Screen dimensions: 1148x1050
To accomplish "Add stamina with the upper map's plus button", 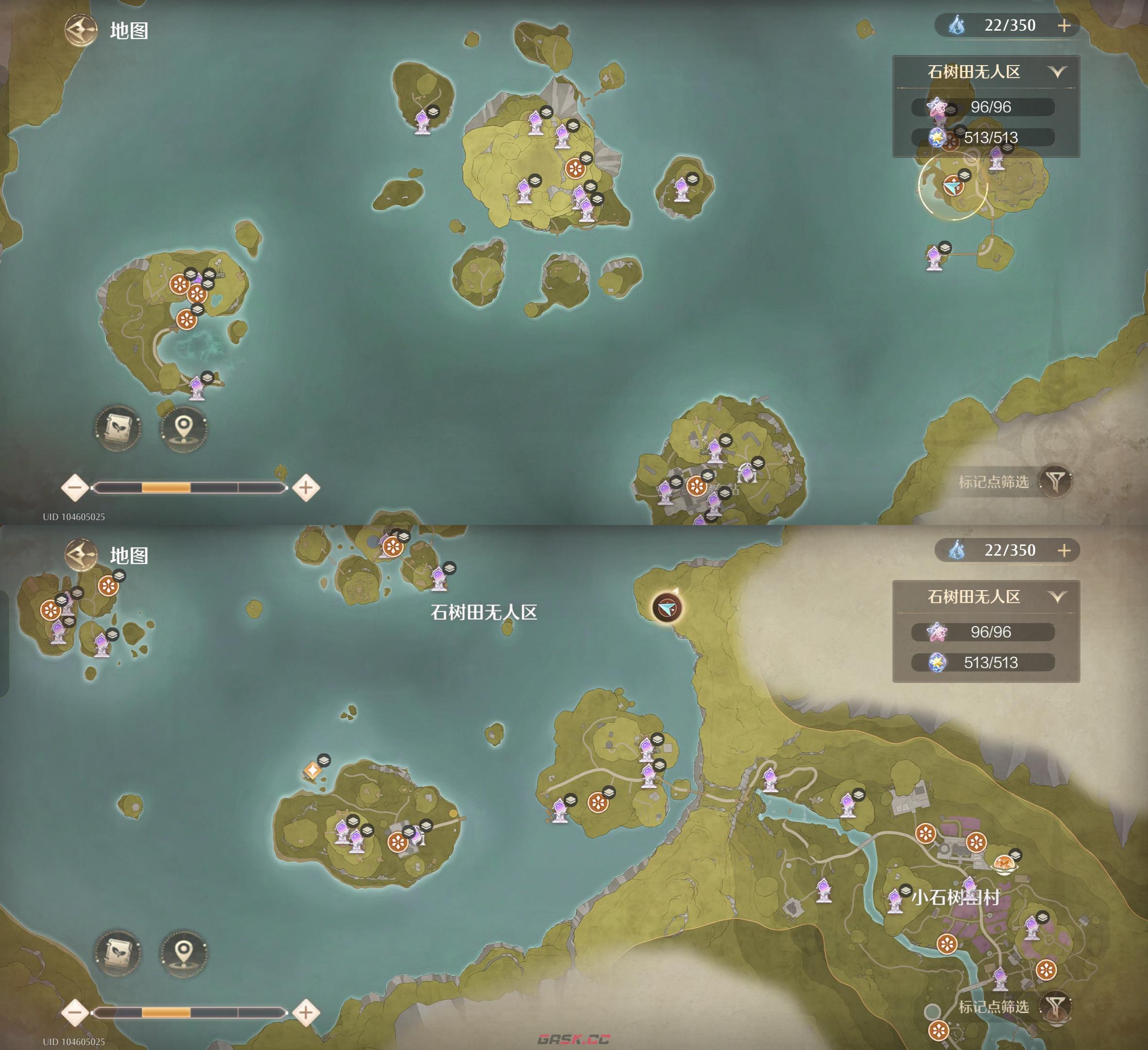I will coord(1064,26).
